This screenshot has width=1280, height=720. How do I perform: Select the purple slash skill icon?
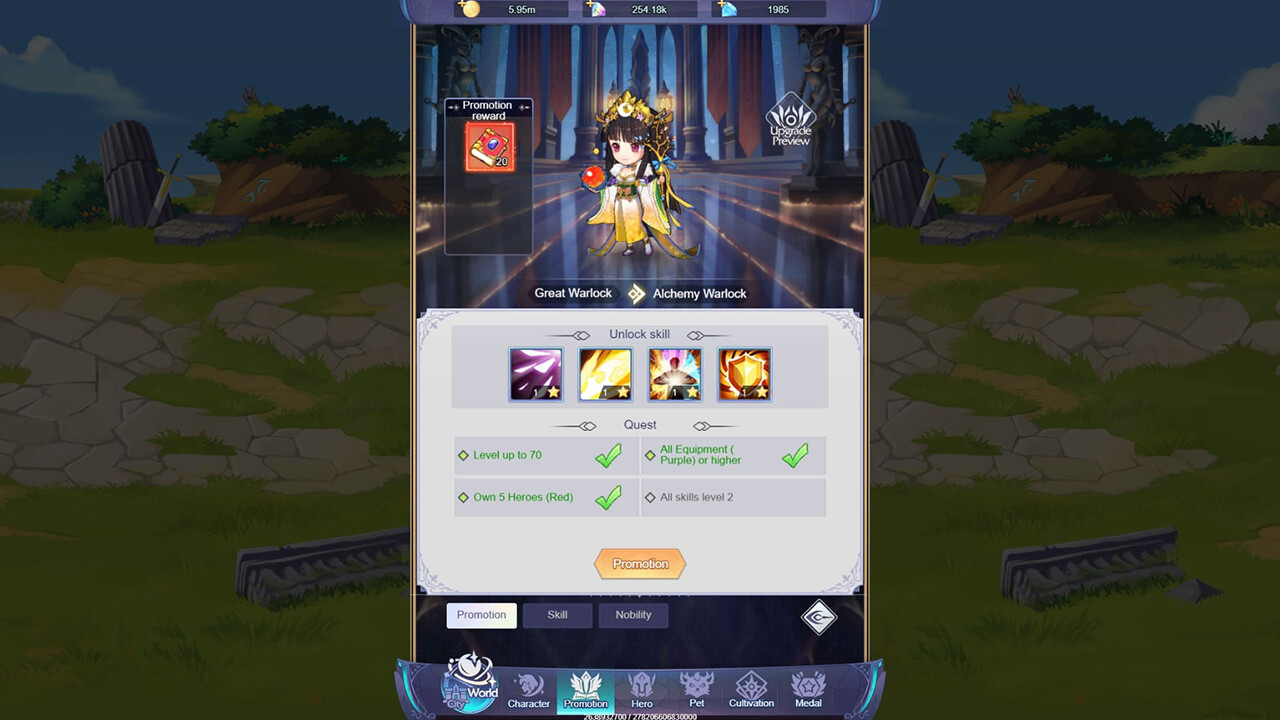click(x=536, y=374)
